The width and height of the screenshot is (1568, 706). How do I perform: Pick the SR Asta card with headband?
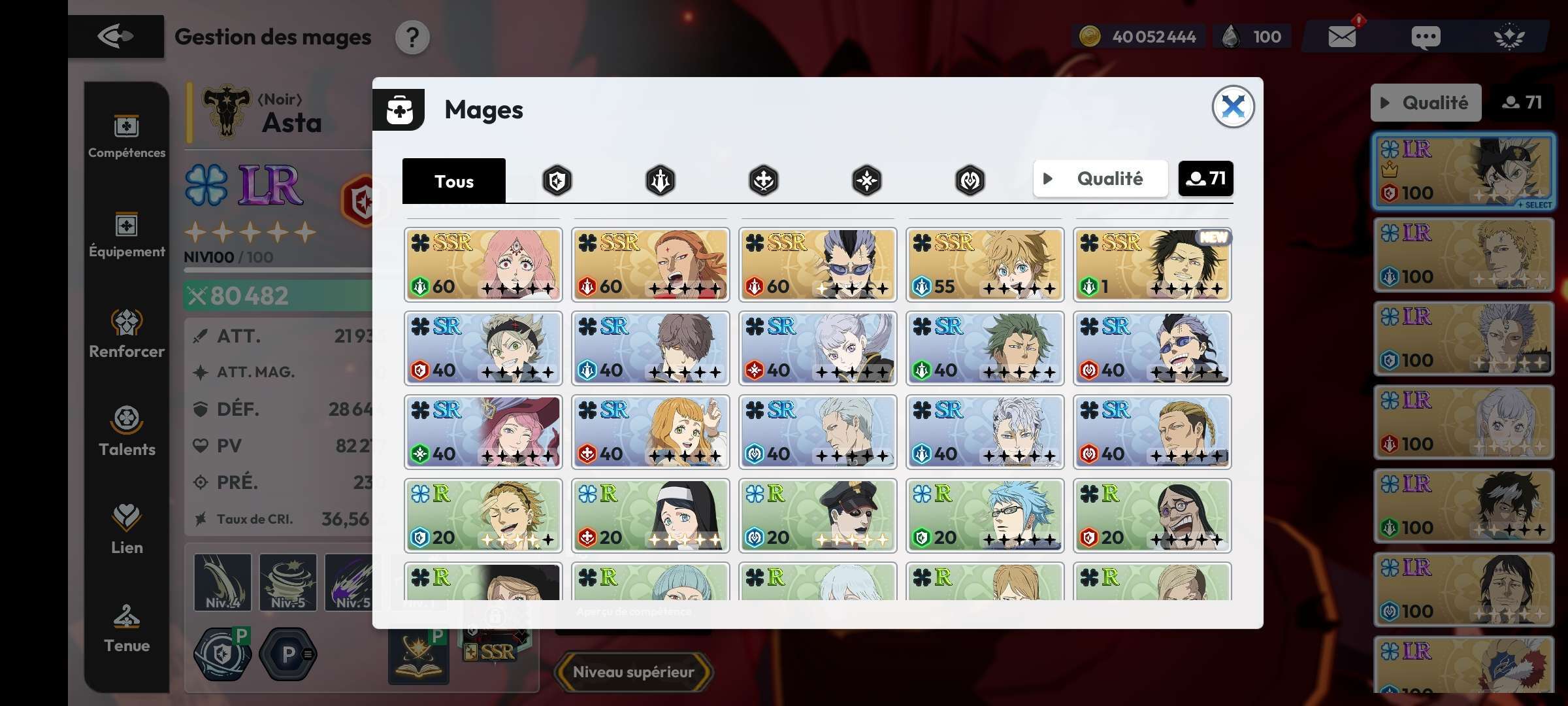(x=483, y=348)
